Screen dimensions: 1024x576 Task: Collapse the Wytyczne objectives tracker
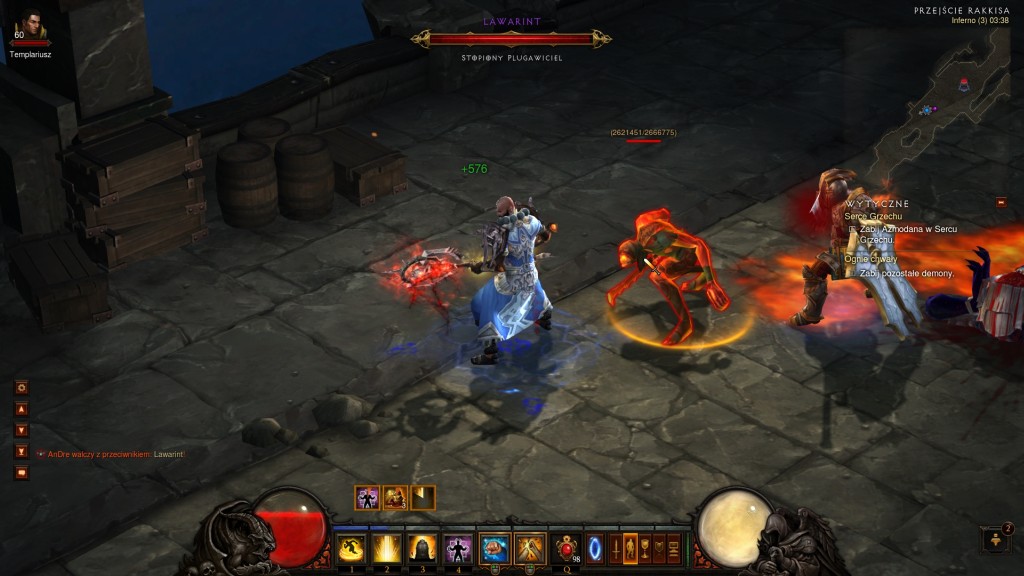point(1000,203)
